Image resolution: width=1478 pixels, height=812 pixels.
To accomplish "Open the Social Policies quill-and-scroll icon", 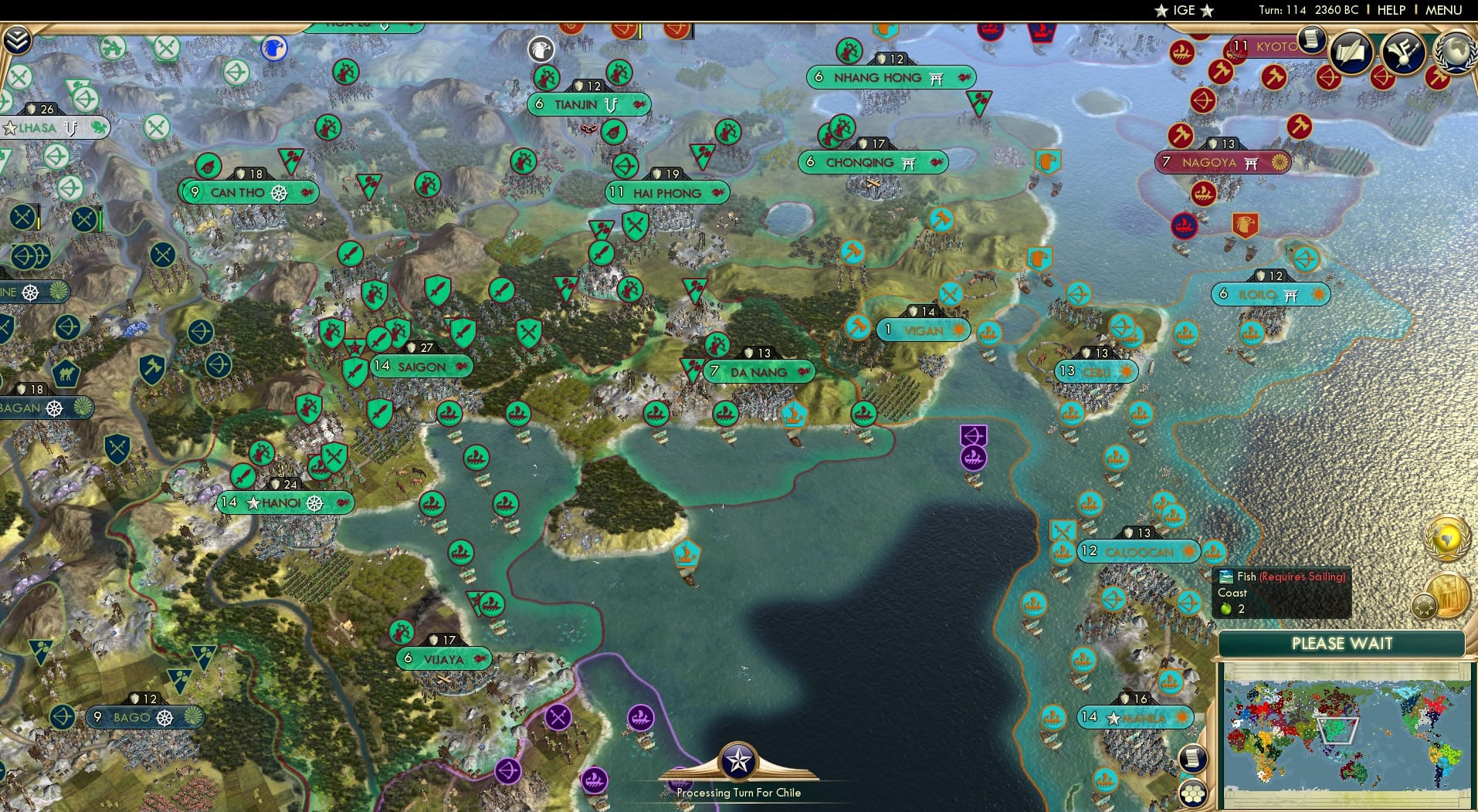I will [1350, 52].
